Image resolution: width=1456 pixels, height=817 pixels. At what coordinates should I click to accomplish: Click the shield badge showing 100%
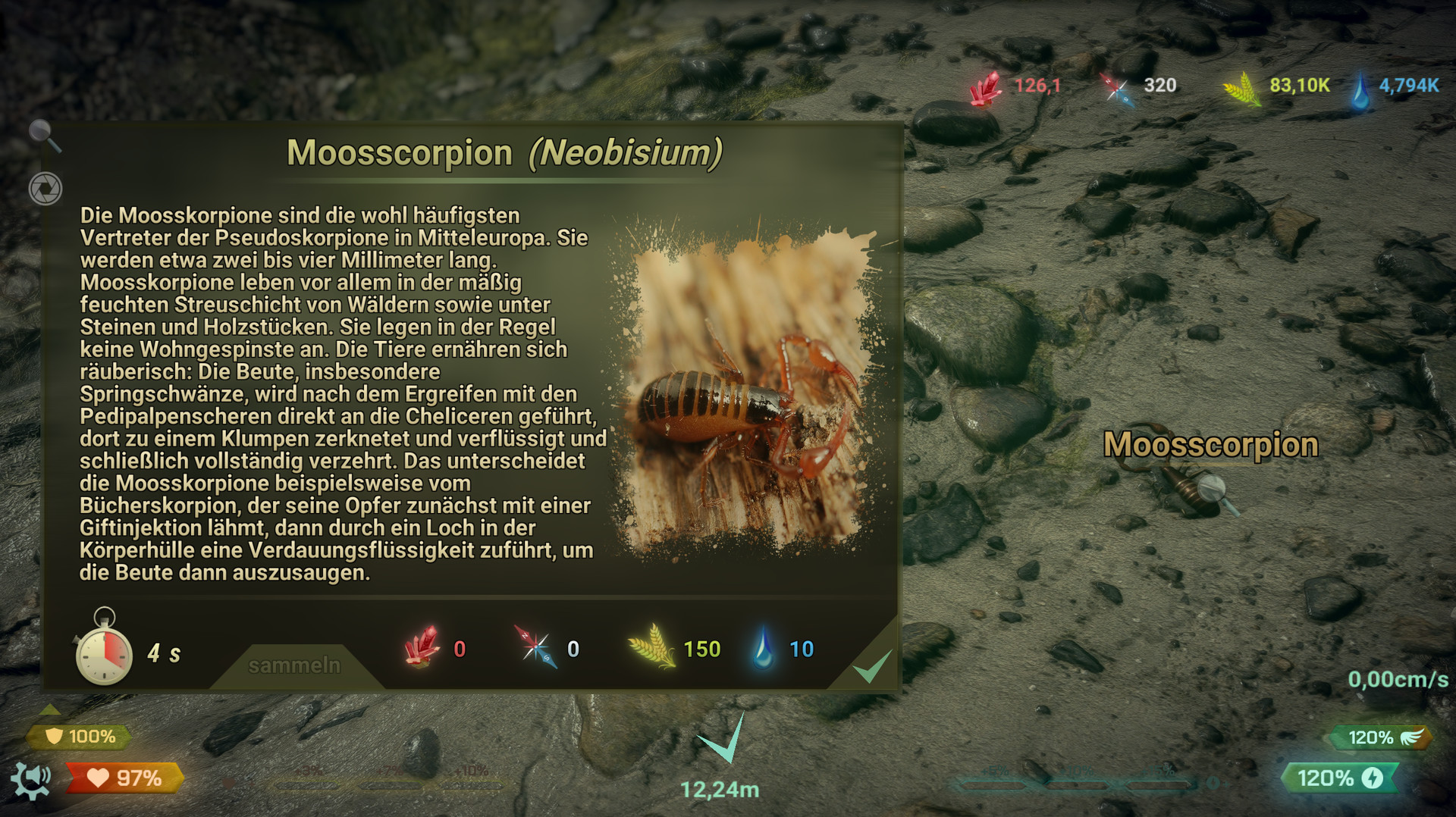coord(78,735)
